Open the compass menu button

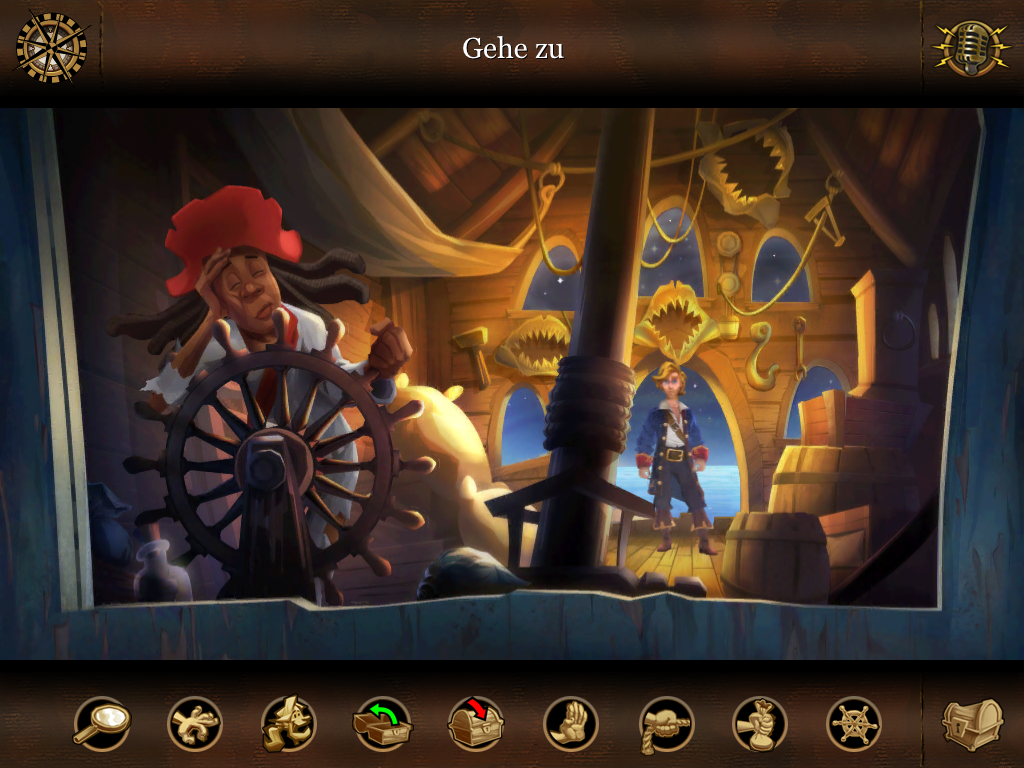click(51, 47)
